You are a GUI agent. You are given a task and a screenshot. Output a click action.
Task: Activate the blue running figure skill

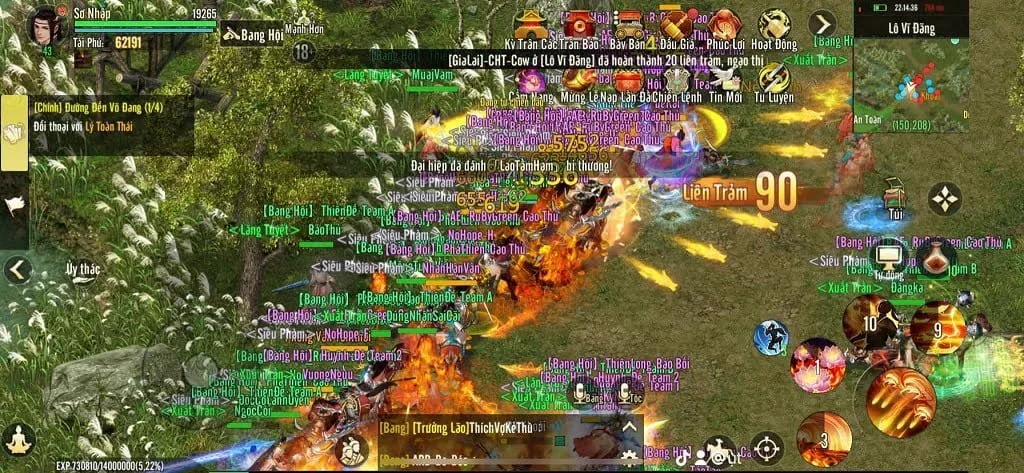(770, 337)
